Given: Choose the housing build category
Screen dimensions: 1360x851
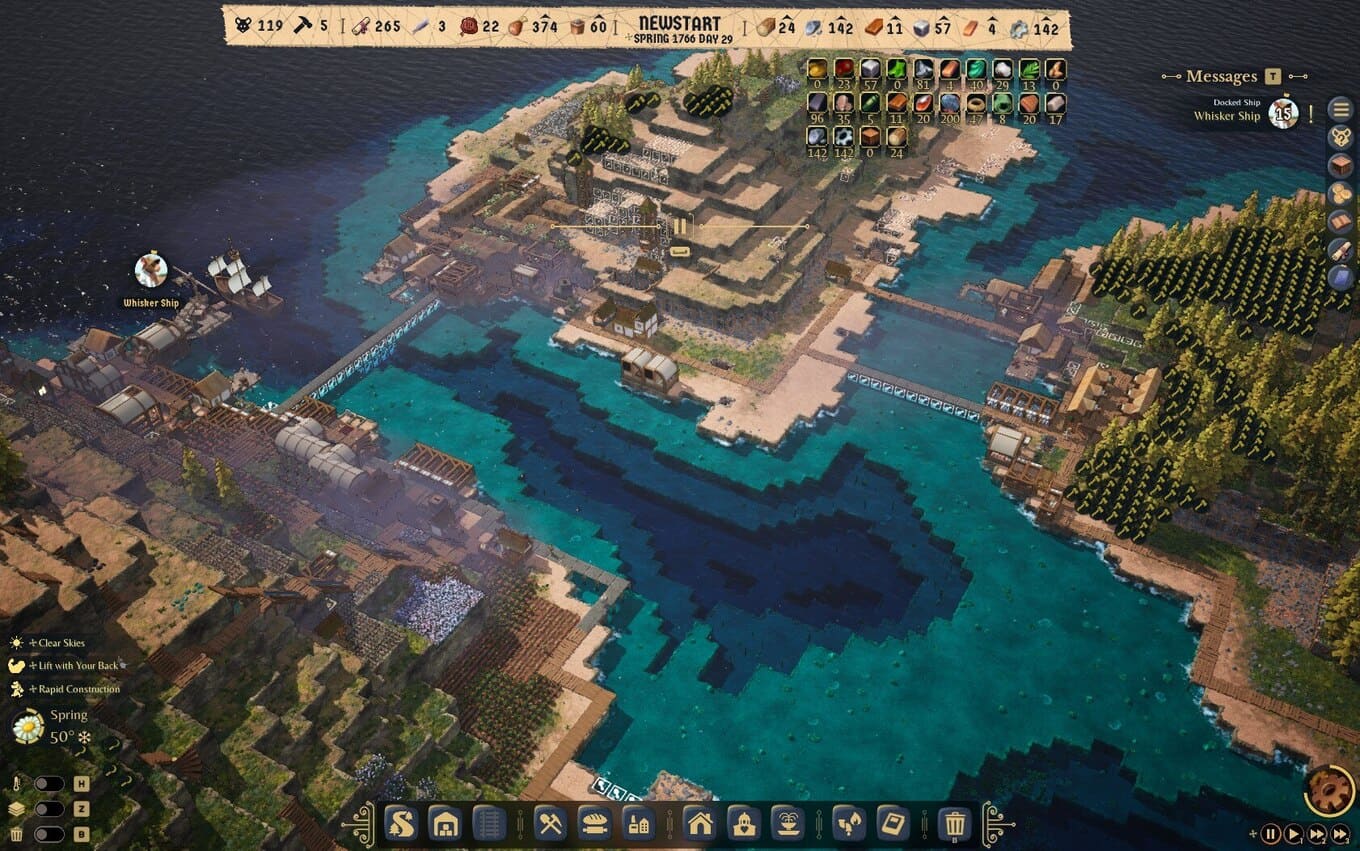Looking at the screenshot, I should (700, 823).
